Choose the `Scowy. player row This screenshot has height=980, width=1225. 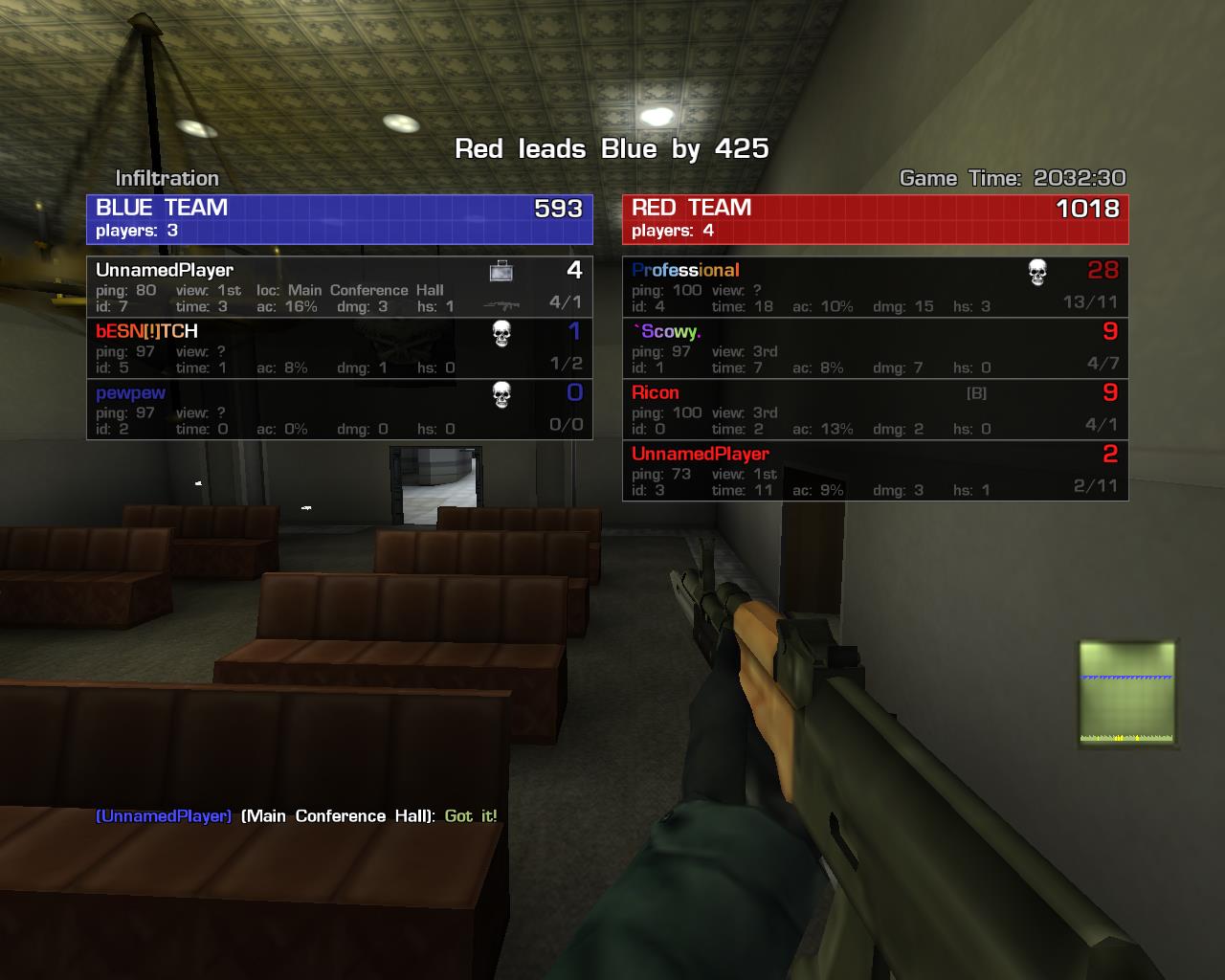point(875,348)
